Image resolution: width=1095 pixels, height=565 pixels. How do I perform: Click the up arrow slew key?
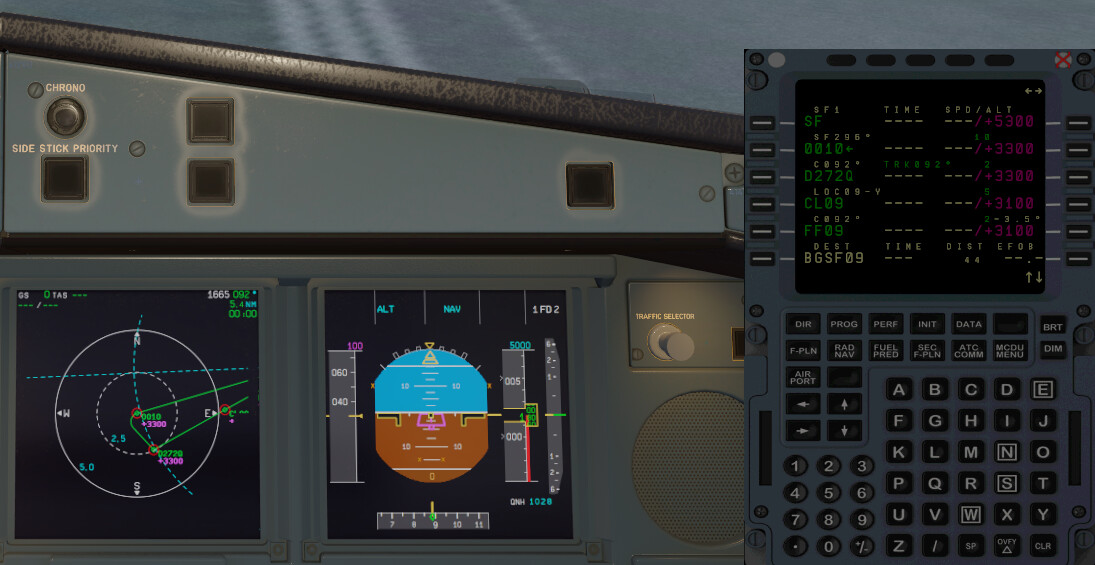click(845, 404)
